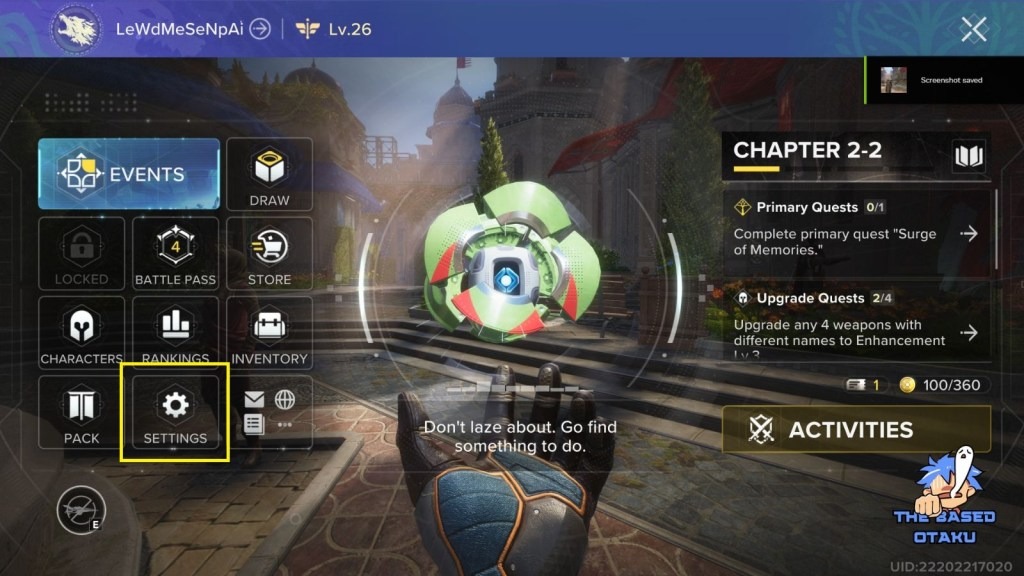The height and width of the screenshot is (576, 1024).
Task: Click the globe icon
Action: coord(285,400)
